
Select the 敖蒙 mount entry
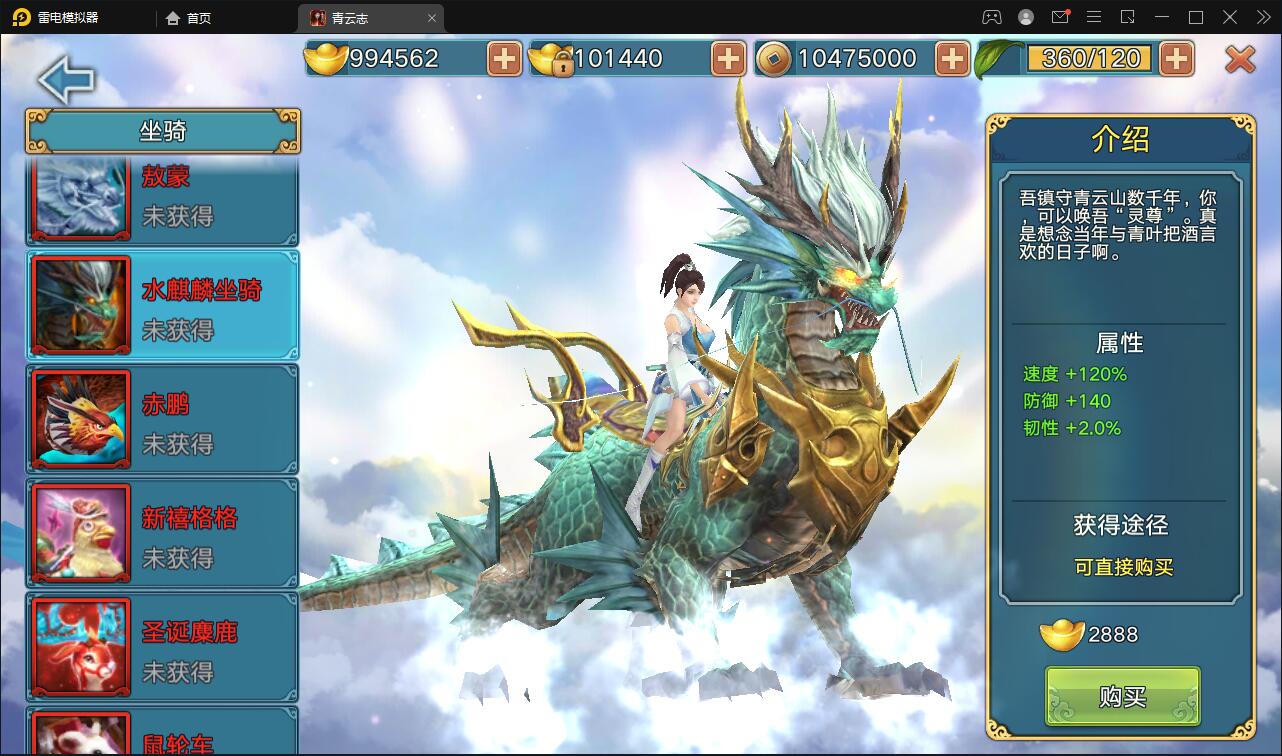click(162, 200)
